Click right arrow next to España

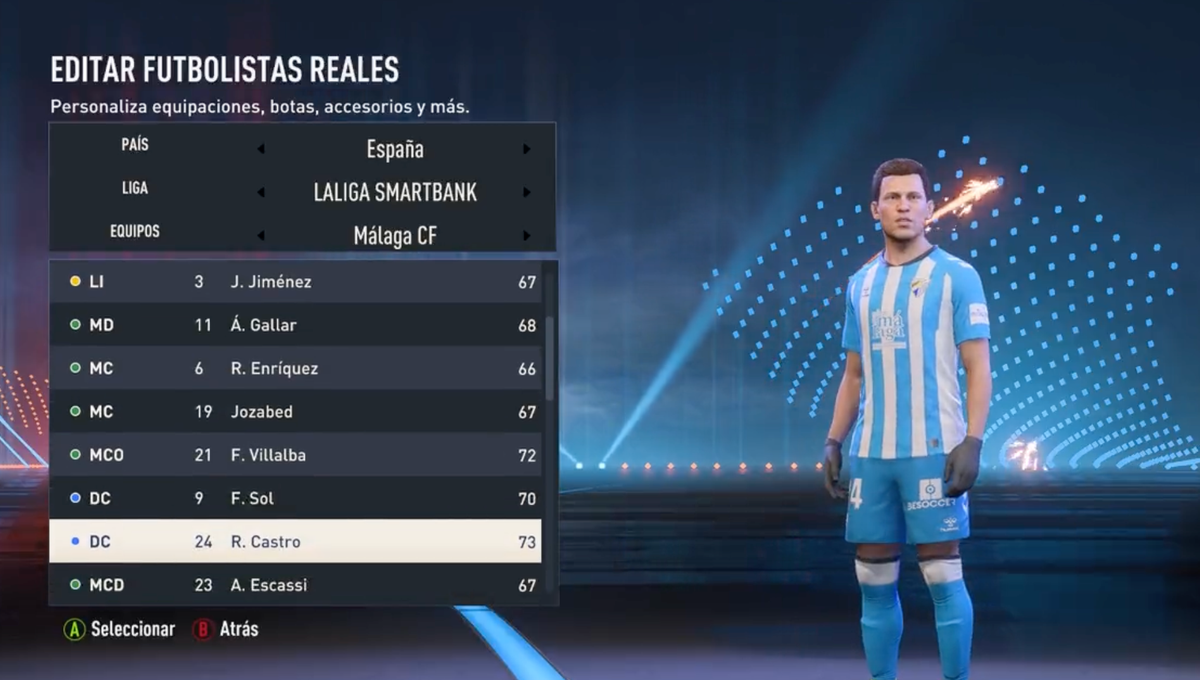click(x=527, y=150)
